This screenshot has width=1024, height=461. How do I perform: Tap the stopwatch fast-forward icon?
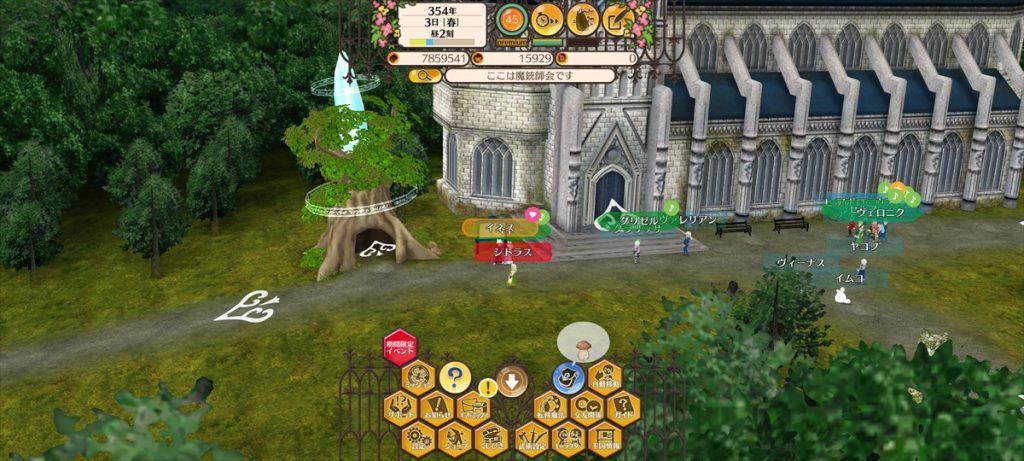[546, 17]
